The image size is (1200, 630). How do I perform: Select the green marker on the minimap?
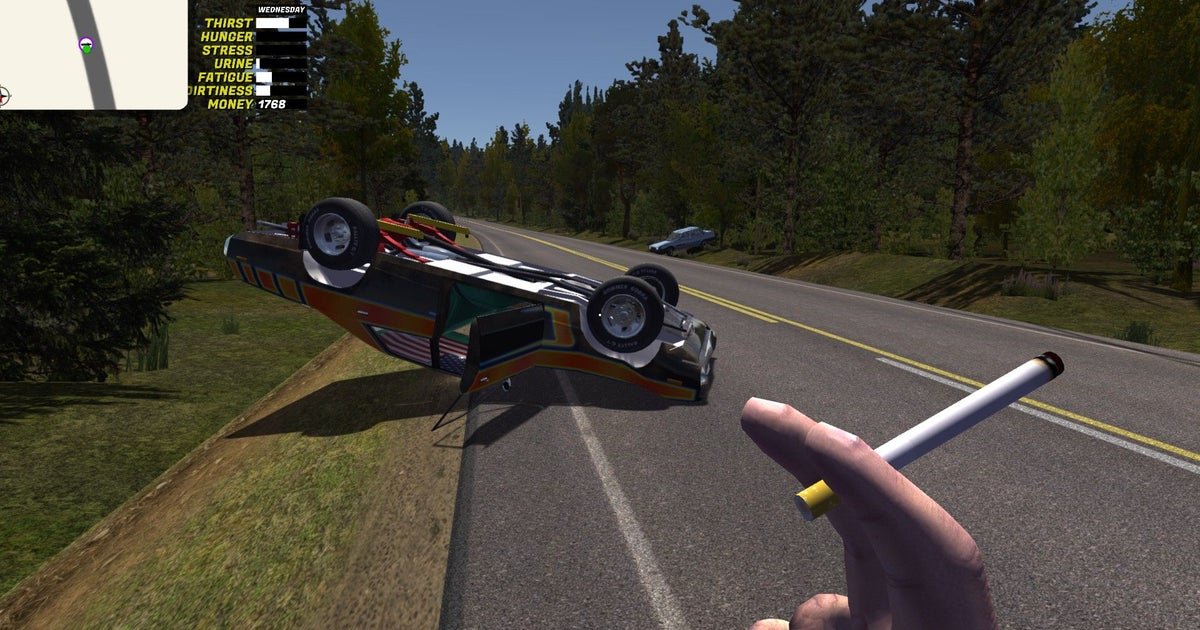(x=87, y=45)
